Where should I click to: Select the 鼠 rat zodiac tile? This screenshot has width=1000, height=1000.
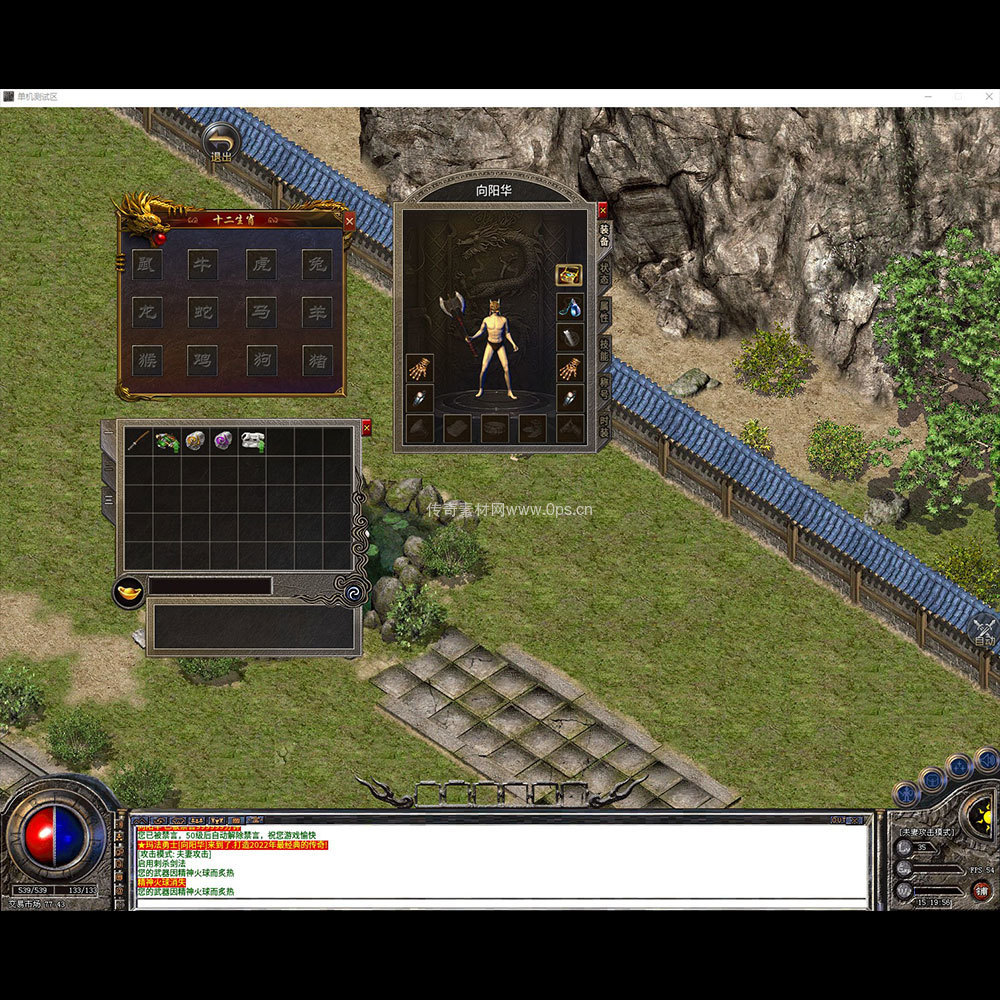[x=147, y=264]
